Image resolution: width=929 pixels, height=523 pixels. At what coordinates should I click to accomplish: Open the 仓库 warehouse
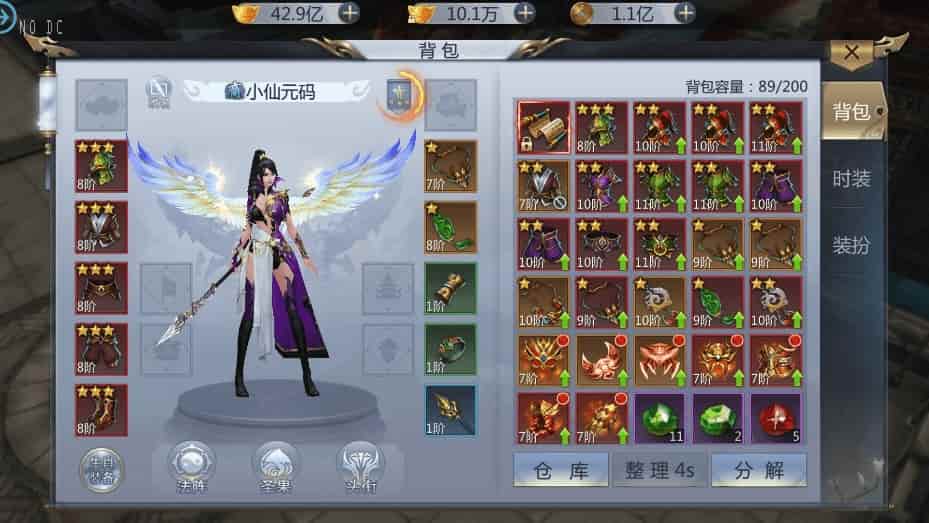click(560, 470)
